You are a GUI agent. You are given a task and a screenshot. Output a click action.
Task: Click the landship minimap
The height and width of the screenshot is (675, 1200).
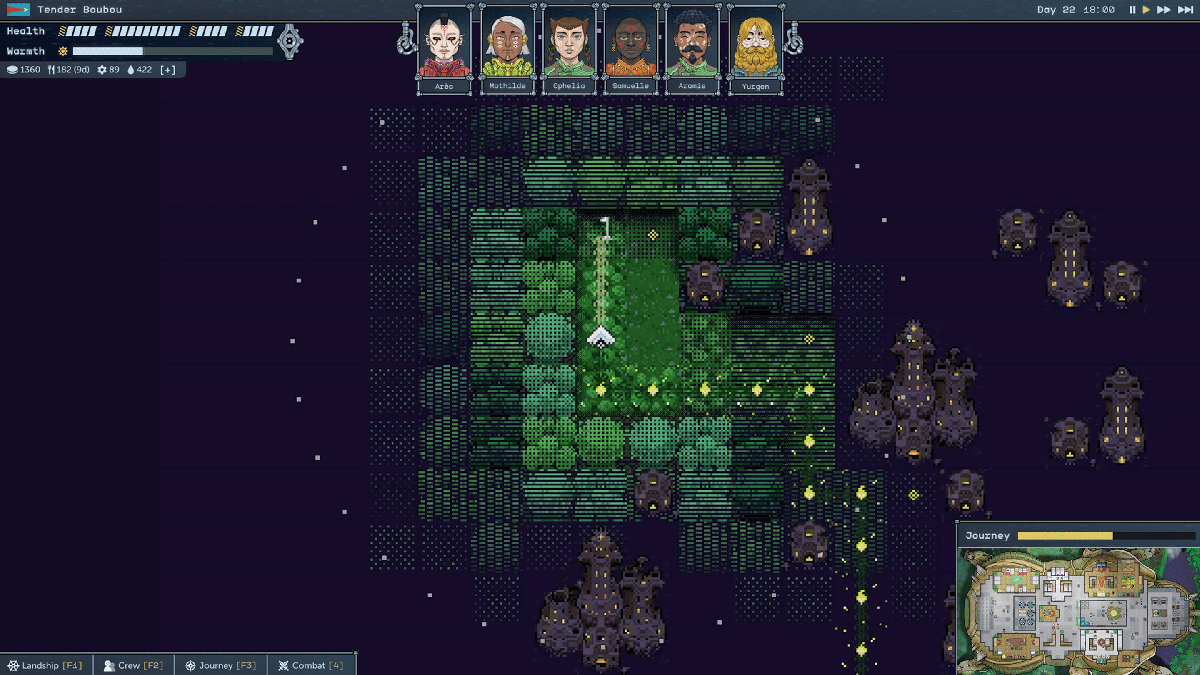point(1076,611)
